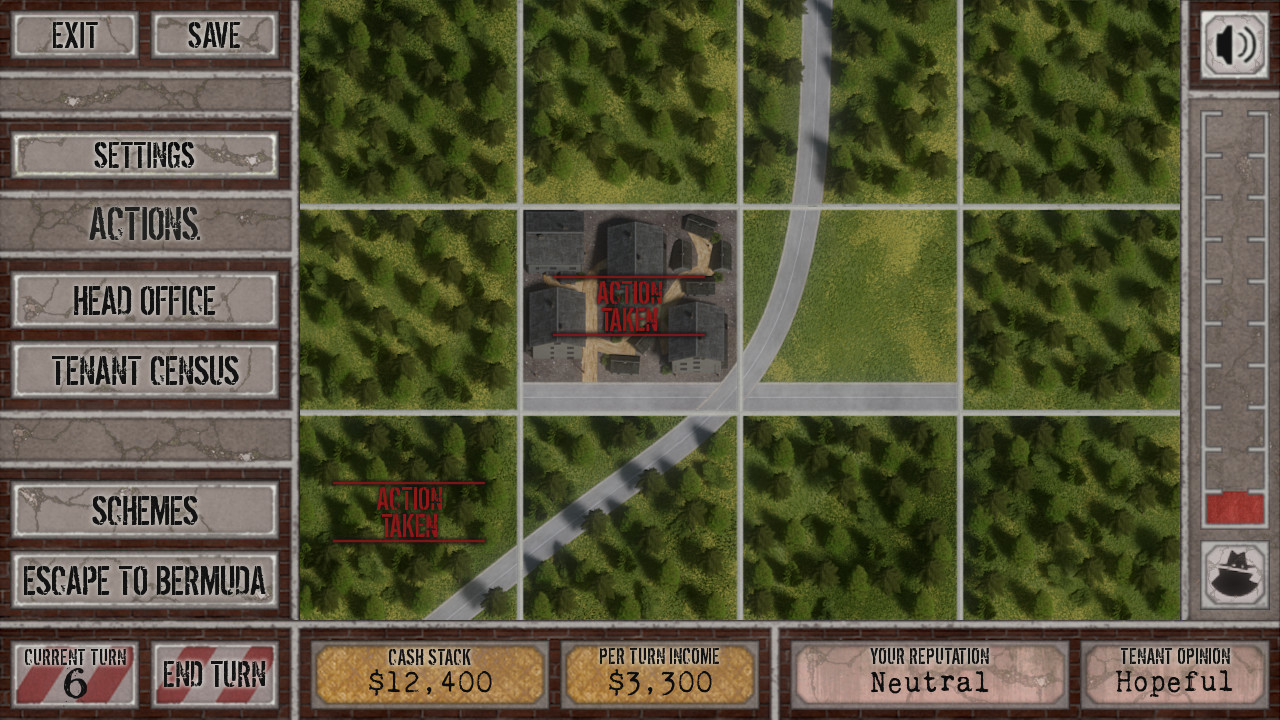Screen dimensions: 1280x720
Task: Open the Settings menu
Action: tap(145, 156)
